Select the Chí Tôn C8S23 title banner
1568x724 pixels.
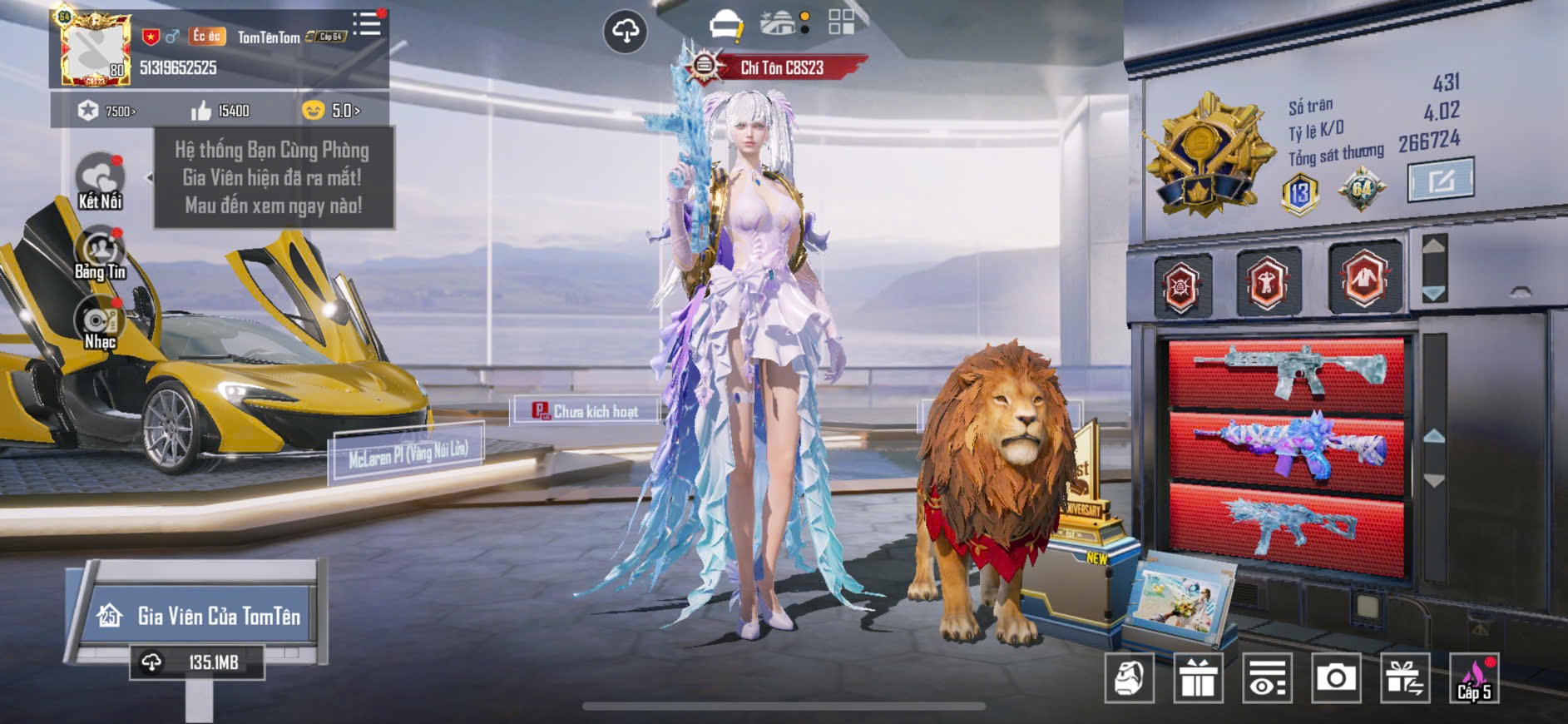click(x=780, y=67)
